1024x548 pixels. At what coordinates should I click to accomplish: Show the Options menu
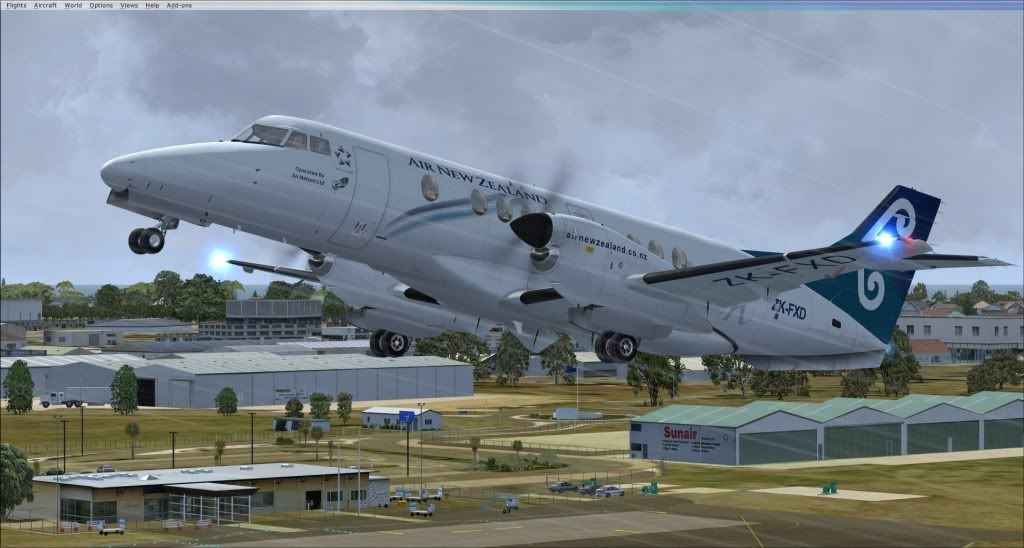pos(101,5)
